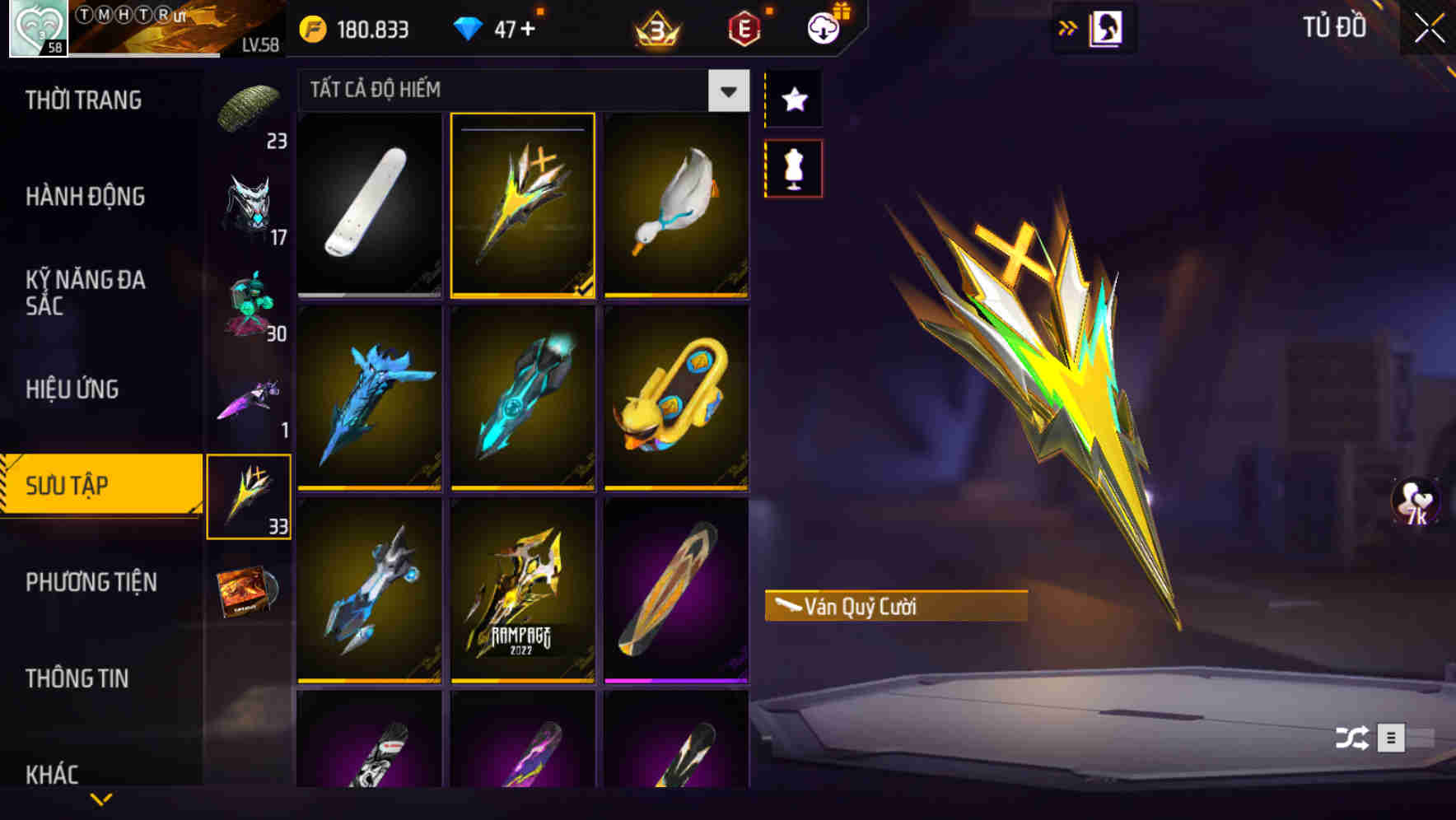Open the PHƯƠNG TIỆN menu section
The image size is (1456, 820).
coord(91,582)
